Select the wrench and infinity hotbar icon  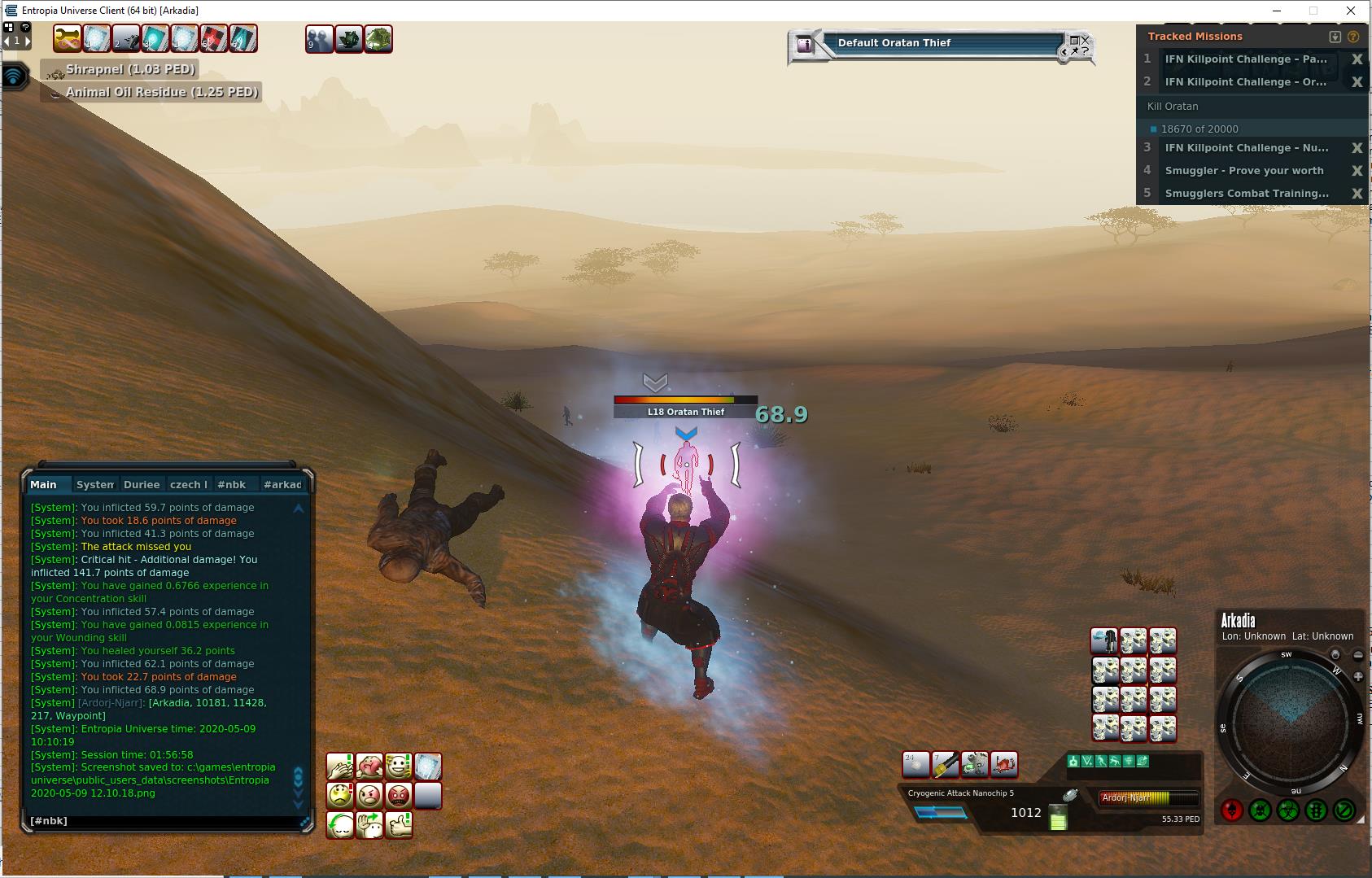[67, 39]
